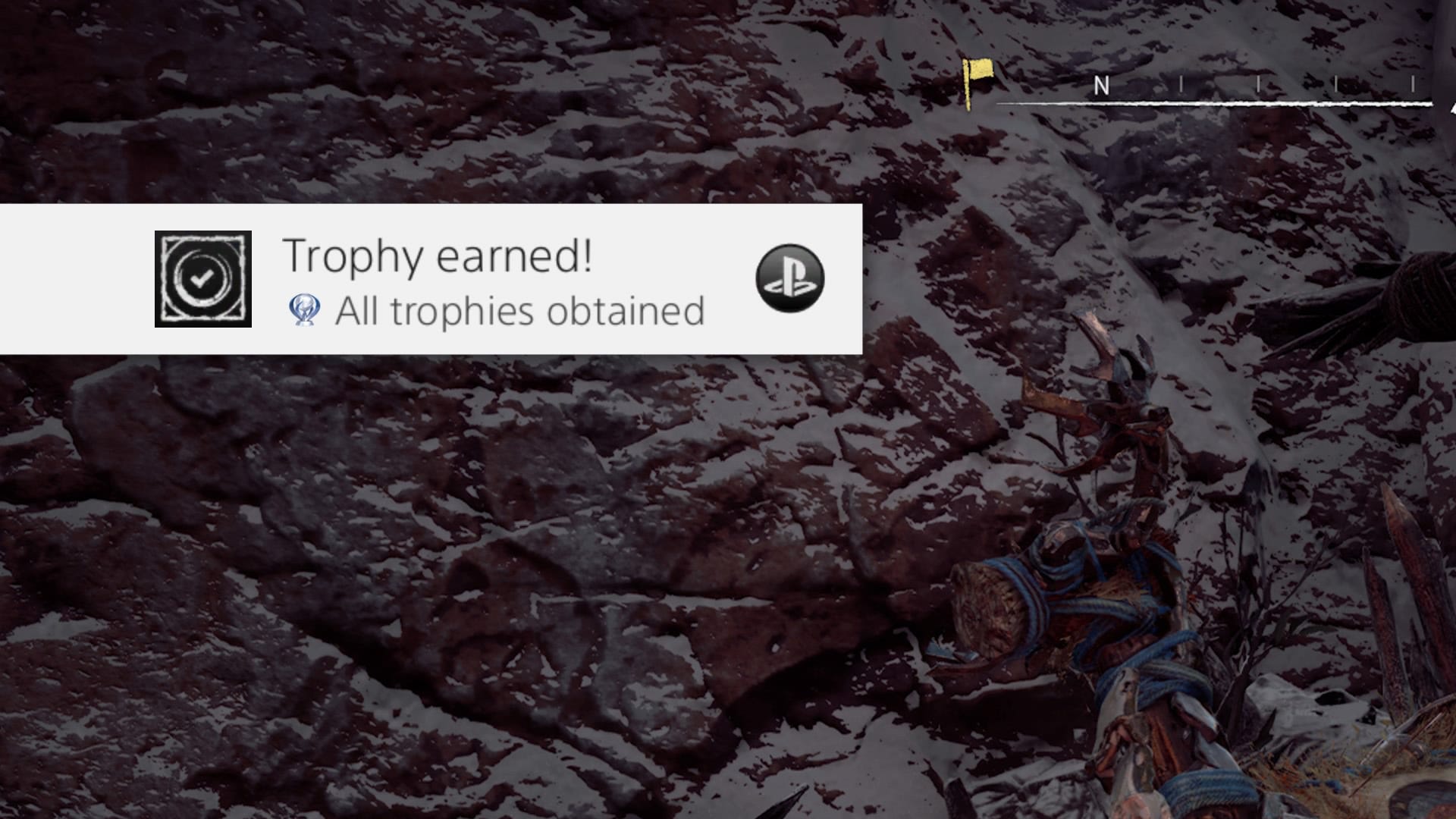This screenshot has width=1456, height=819.
Task: Click the trophy checkmark thumbnail
Action: point(203,279)
